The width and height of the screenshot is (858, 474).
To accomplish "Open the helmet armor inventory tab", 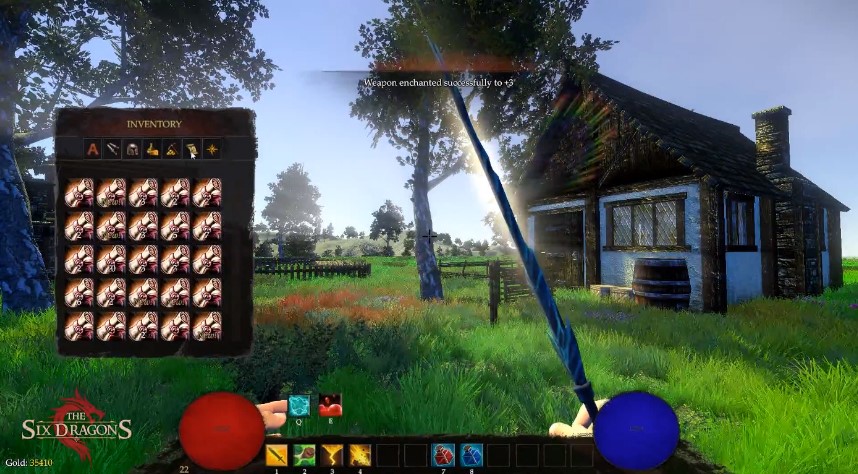I will (x=132, y=150).
